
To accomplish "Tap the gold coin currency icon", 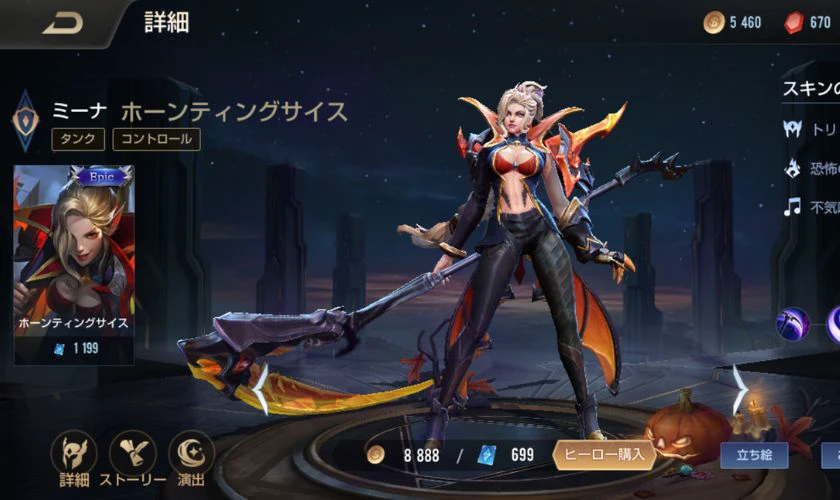I will click(x=714, y=23).
